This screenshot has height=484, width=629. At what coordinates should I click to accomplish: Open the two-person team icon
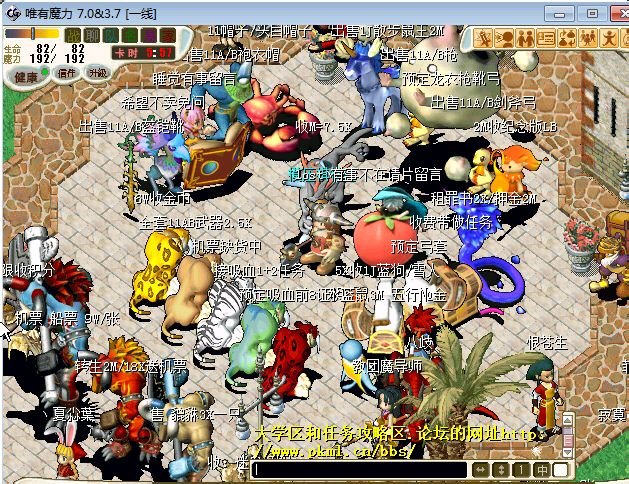(x=526, y=38)
